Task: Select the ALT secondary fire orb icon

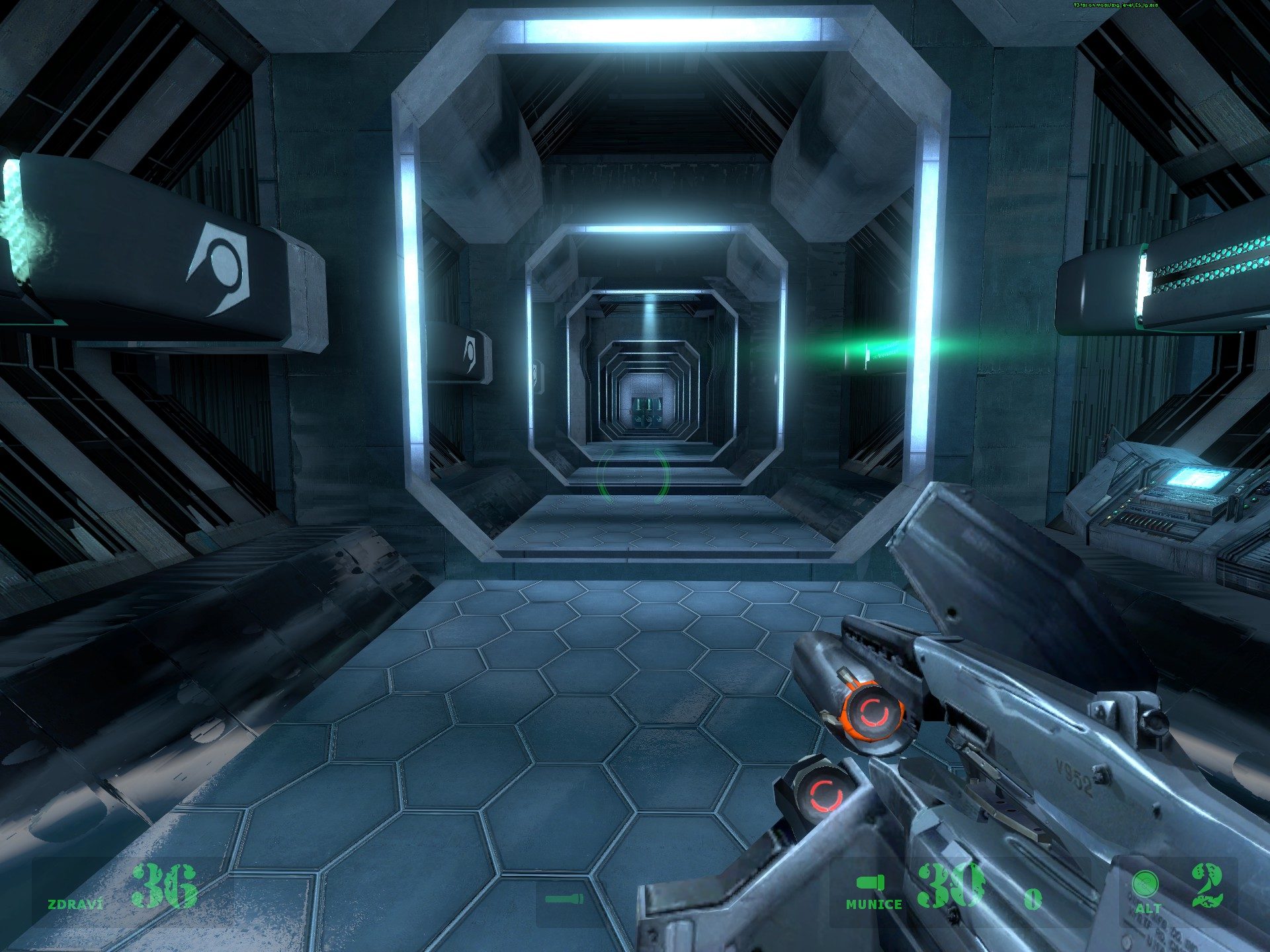Action: tap(1145, 884)
